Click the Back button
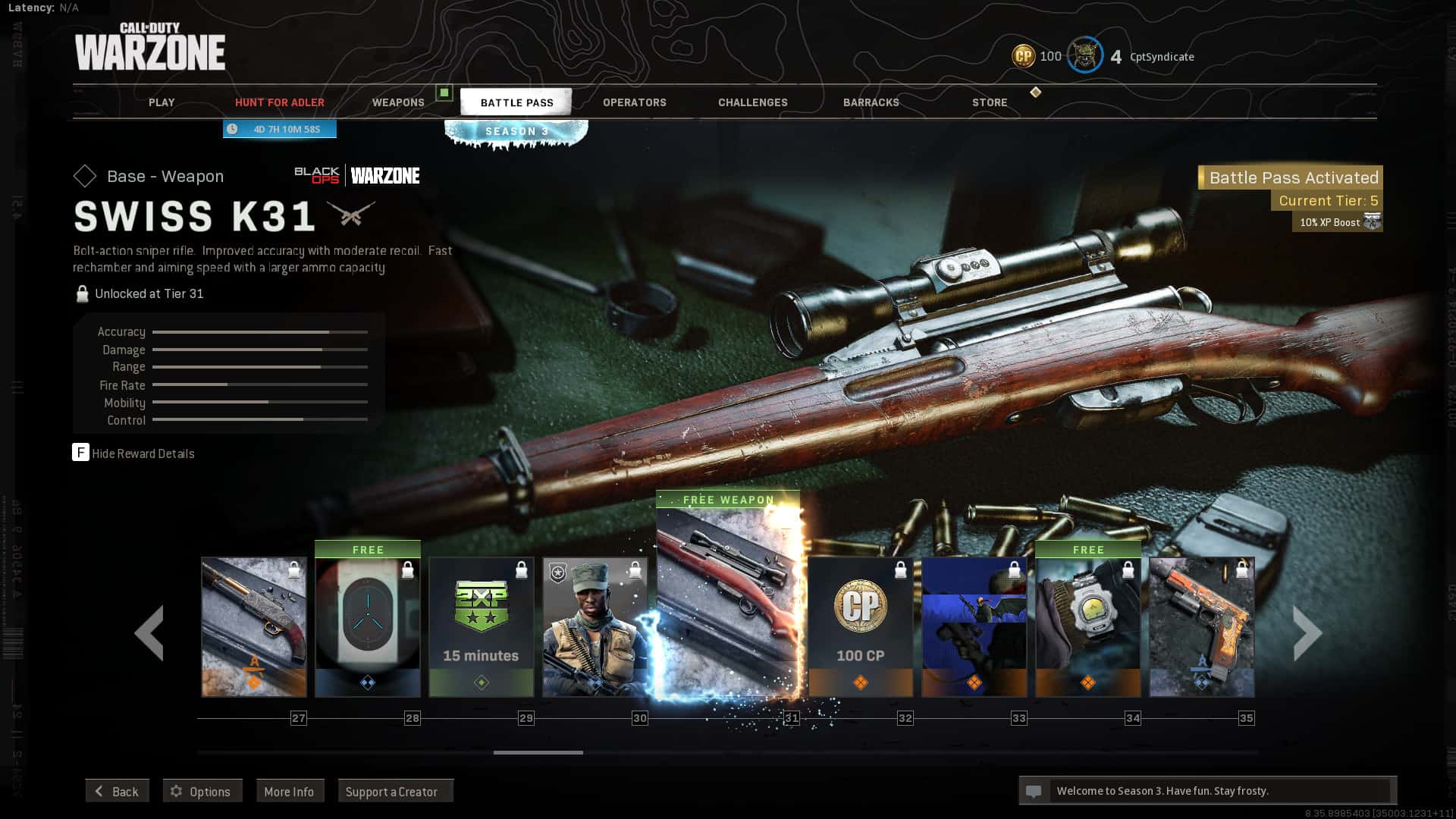Viewport: 1456px width, 819px height. click(x=117, y=791)
